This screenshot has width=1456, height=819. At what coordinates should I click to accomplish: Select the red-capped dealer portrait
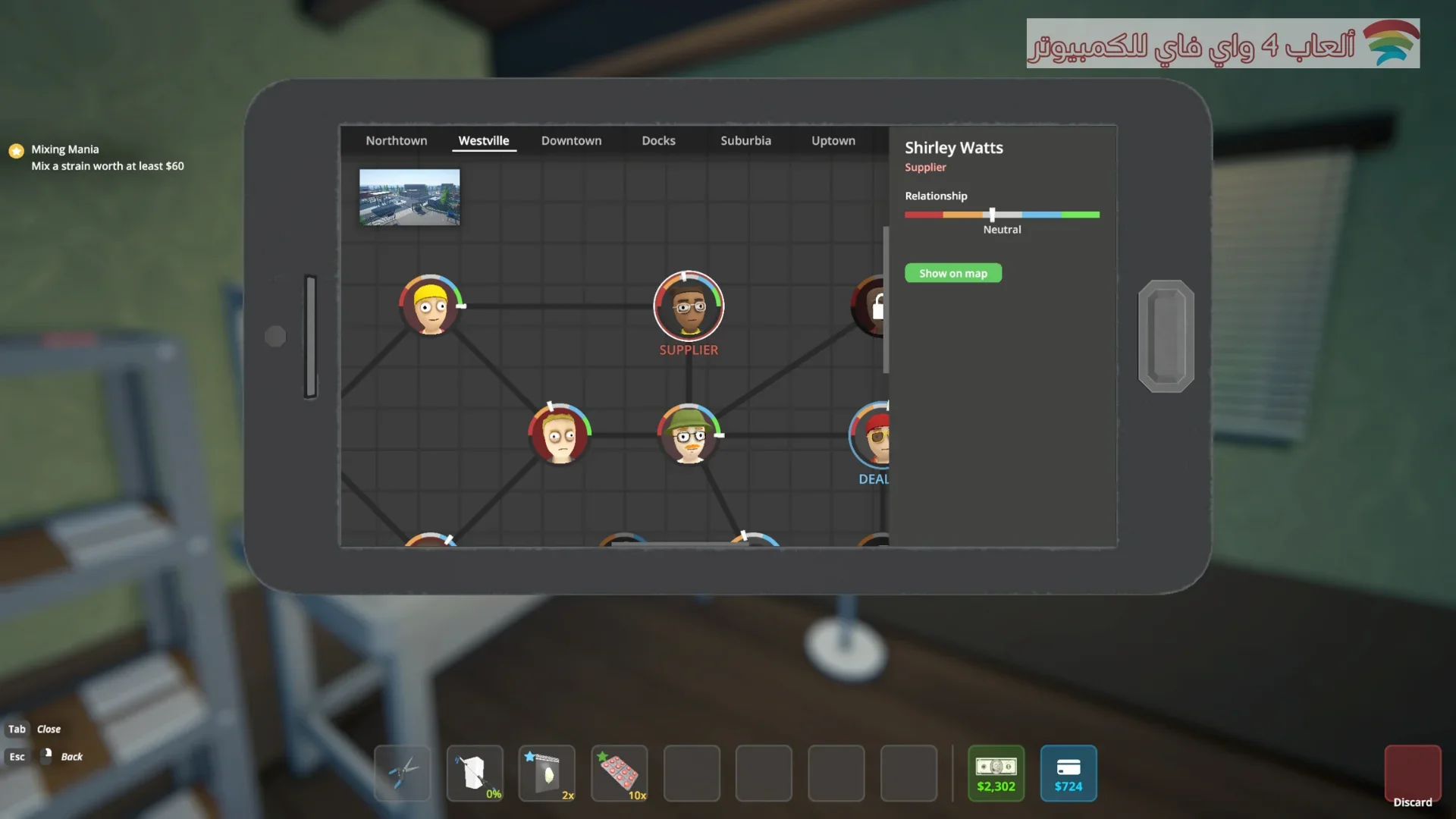pos(872,438)
